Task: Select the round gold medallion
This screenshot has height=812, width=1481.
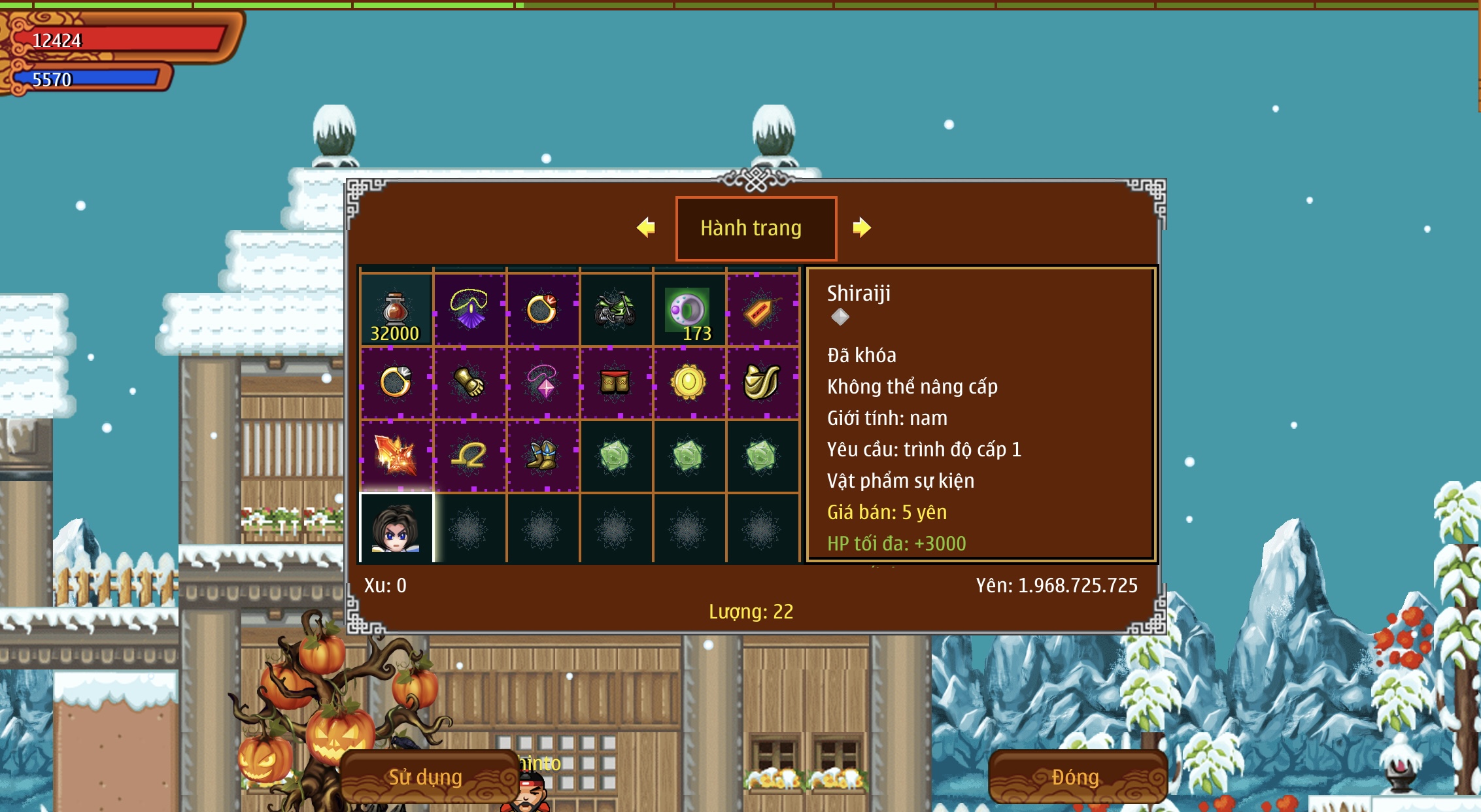Action: click(x=689, y=382)
